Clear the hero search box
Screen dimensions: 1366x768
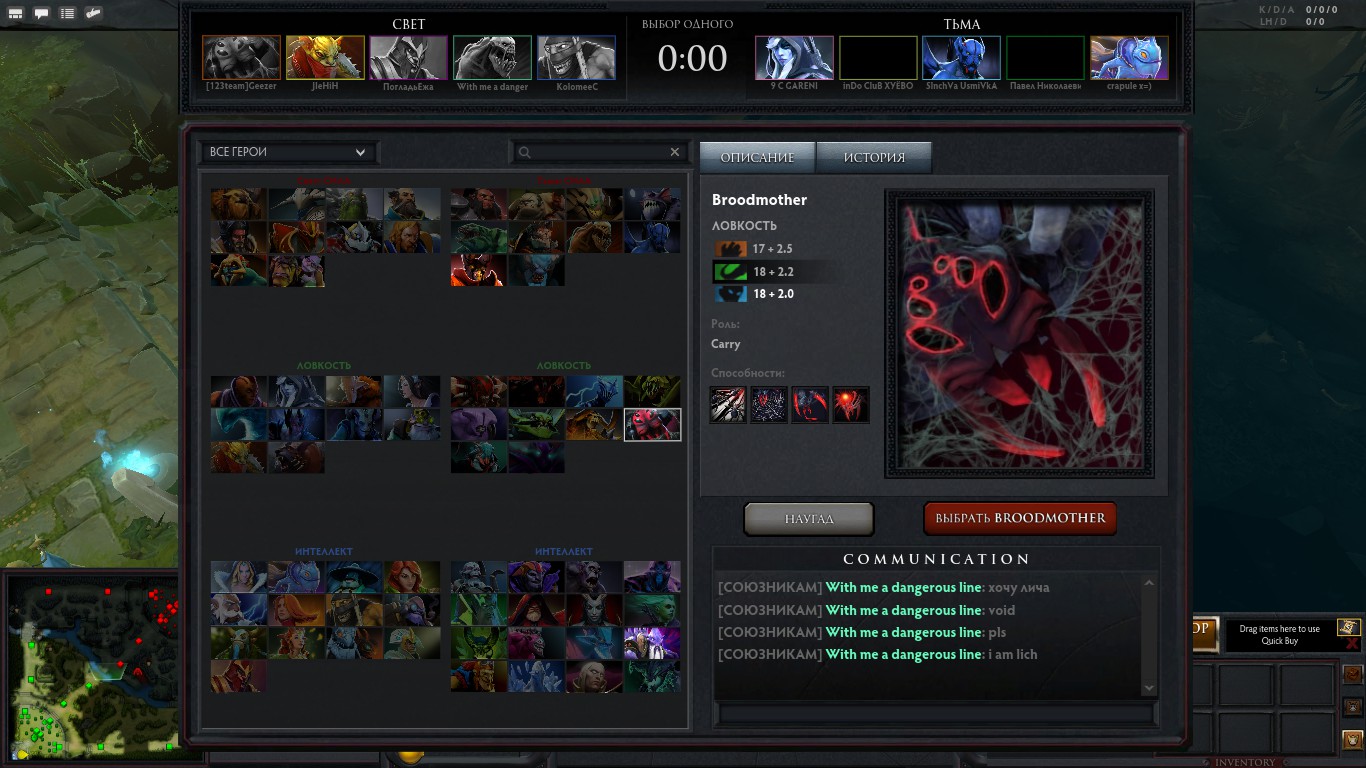point(674,152)
